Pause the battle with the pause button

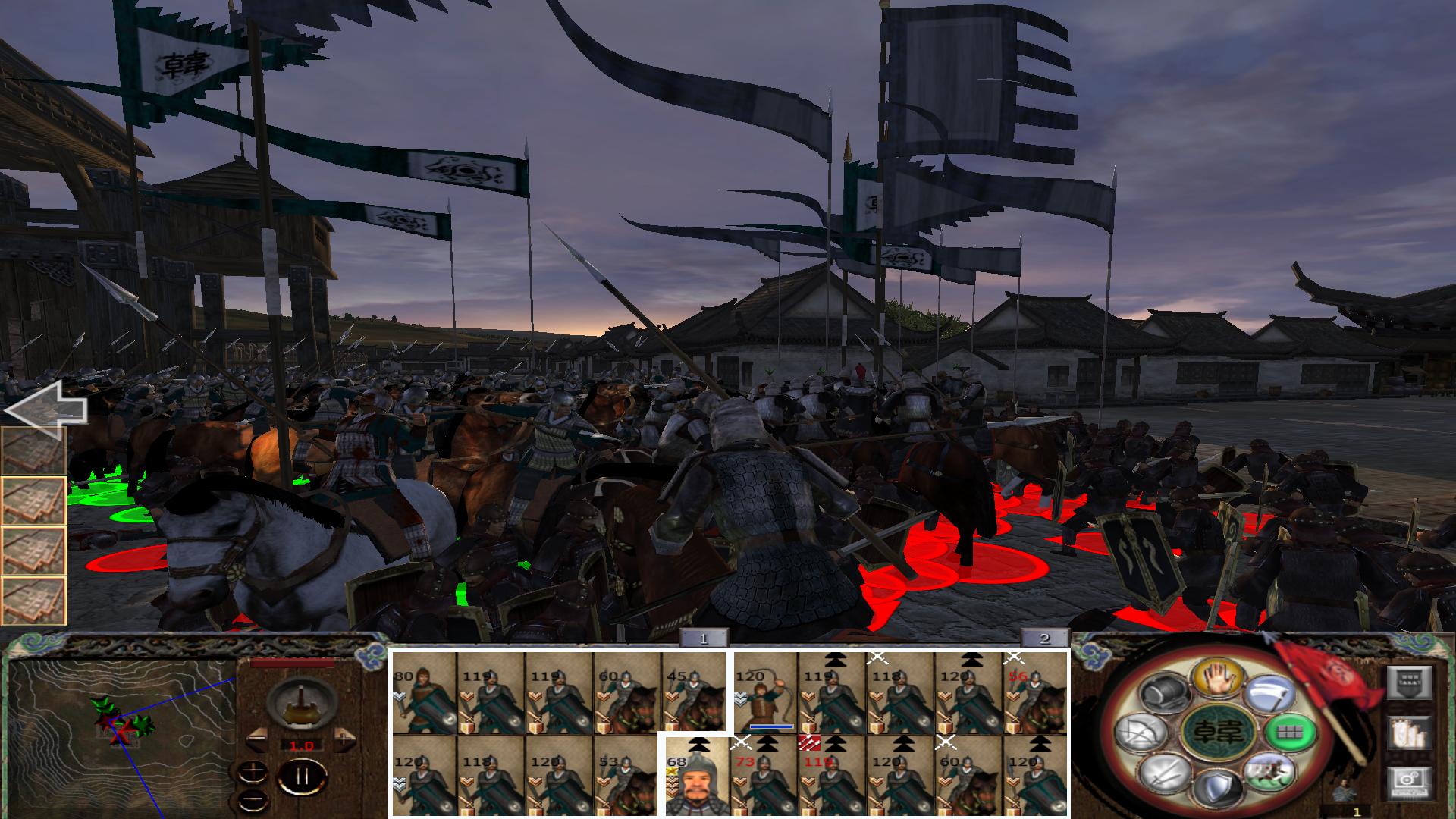tap(302, 775)
